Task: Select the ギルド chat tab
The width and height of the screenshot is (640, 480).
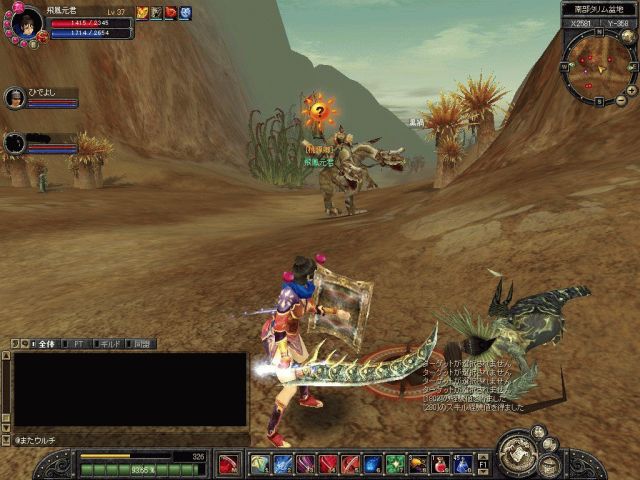Action: 109,344
